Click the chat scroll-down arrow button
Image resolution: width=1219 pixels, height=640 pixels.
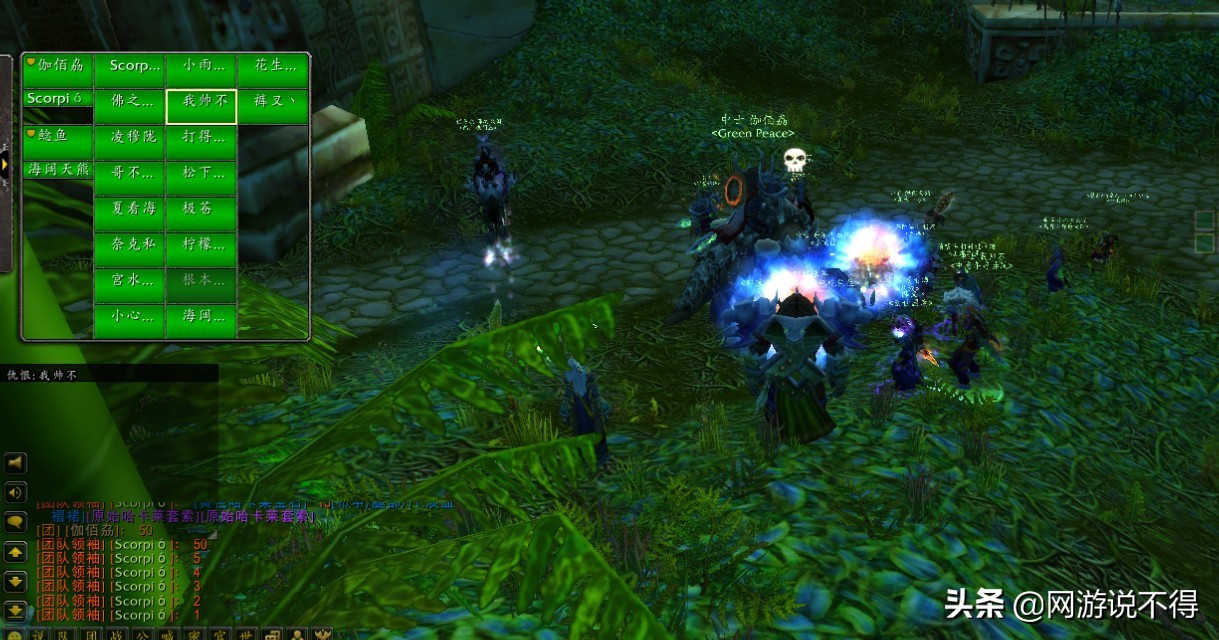tap(16, 581)
